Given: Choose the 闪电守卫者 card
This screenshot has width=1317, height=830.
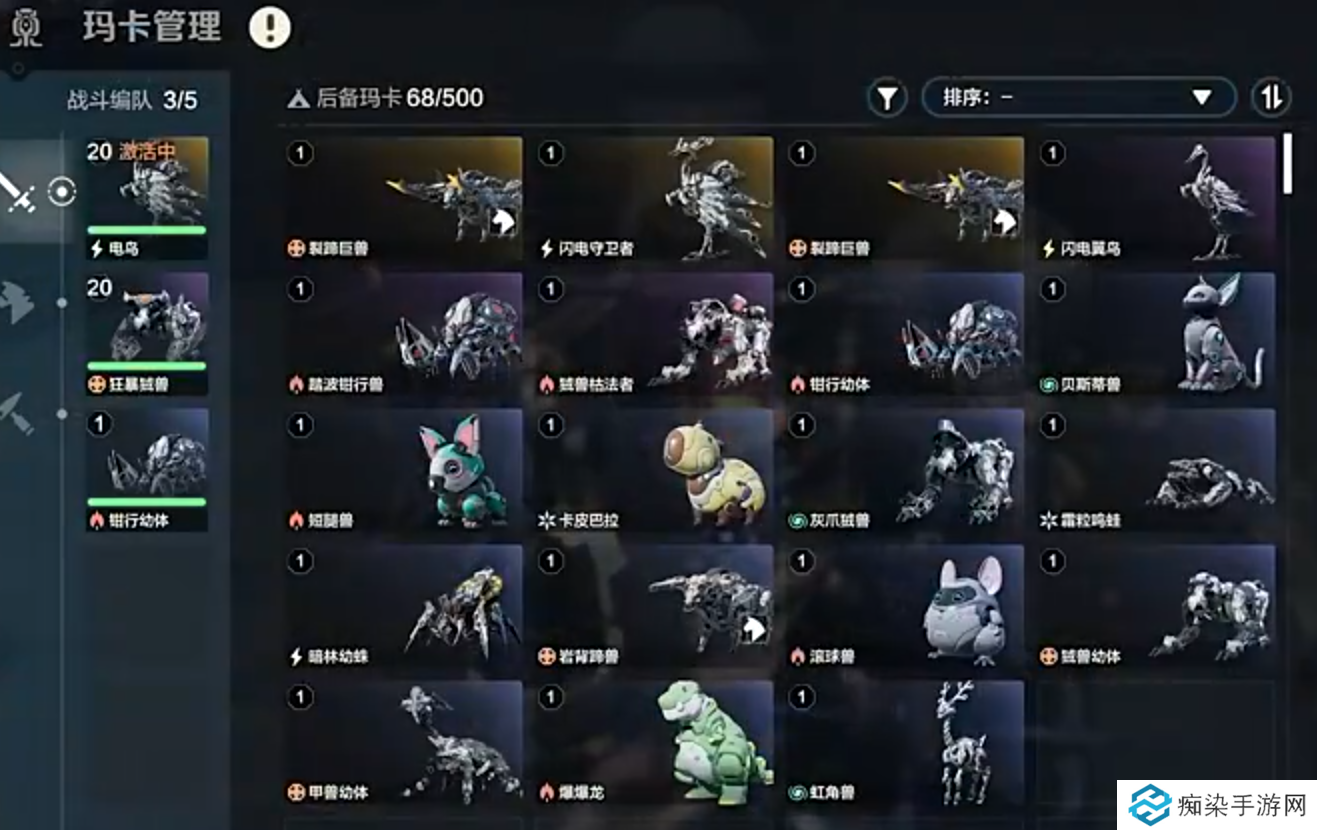Looking at the screenshot, I should click(653, 199).
